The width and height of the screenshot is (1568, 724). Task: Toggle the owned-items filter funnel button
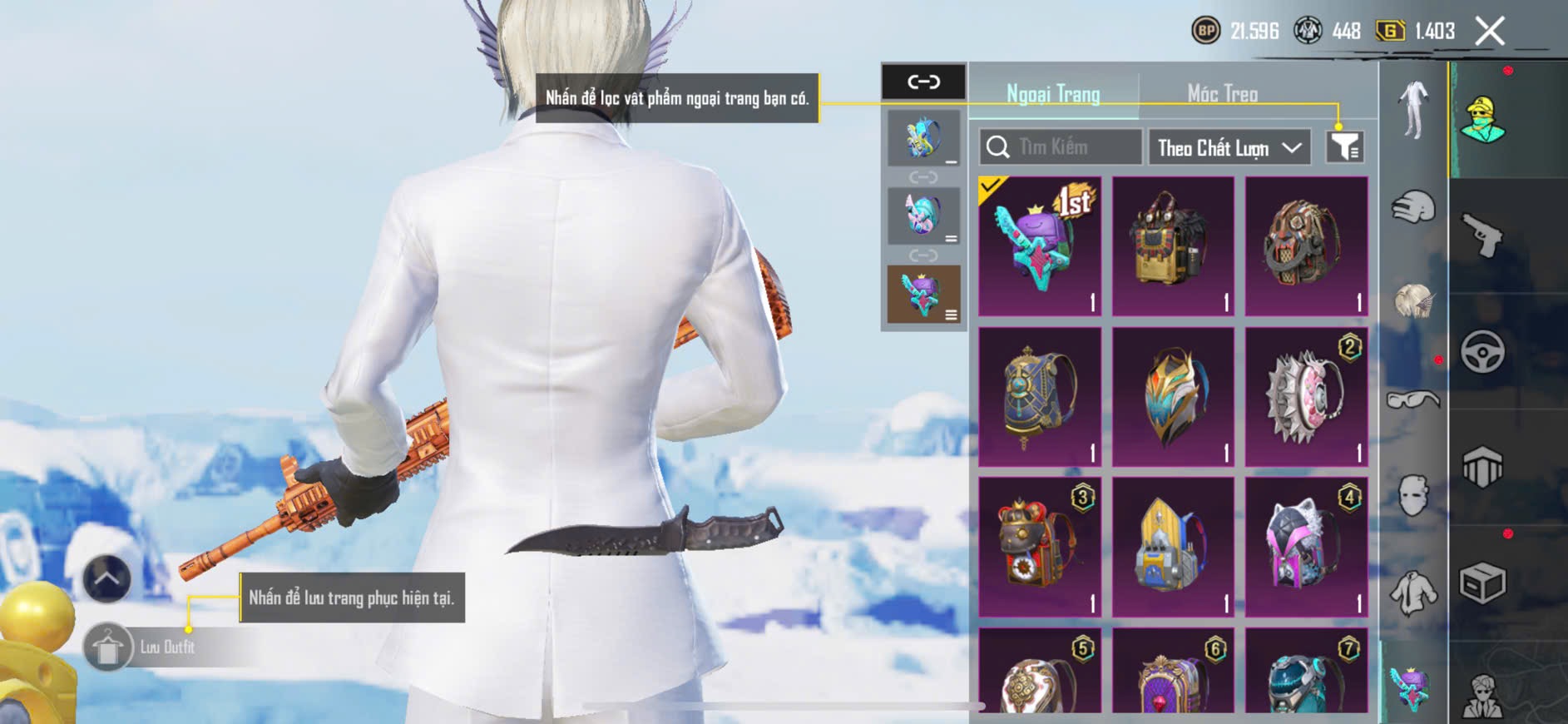click(x=1344, y=147)
